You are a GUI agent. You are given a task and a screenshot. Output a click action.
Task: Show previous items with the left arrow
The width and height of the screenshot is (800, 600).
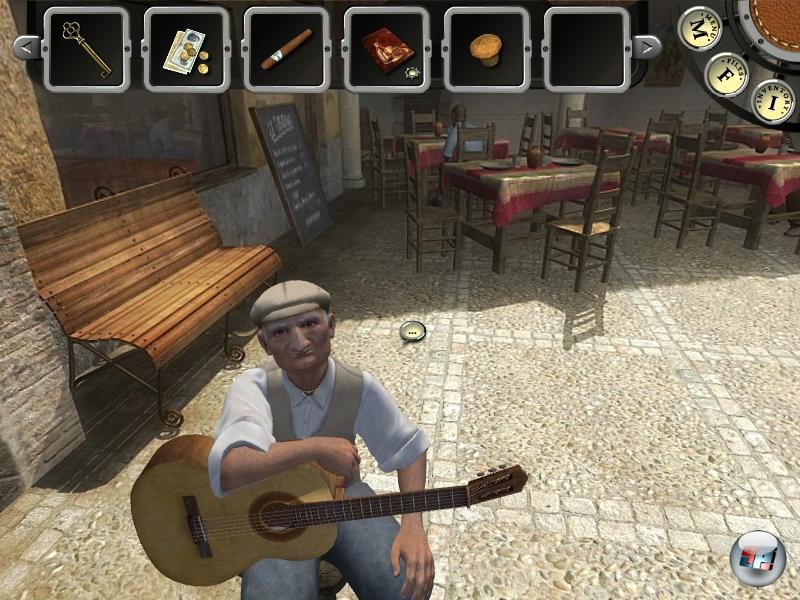pos(28,47)
